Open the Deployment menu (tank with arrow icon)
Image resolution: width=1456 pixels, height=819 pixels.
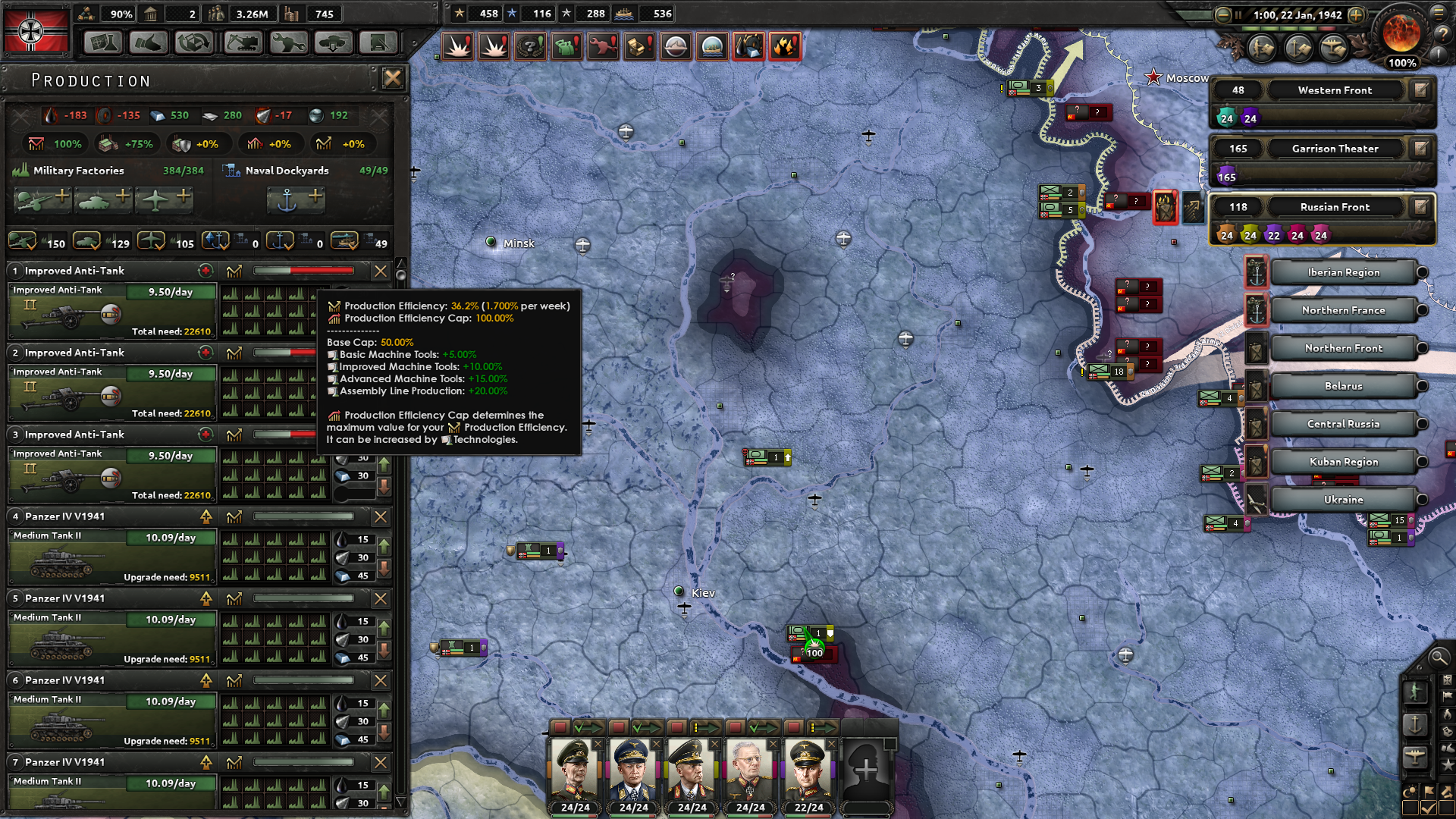tap(334, 42)
